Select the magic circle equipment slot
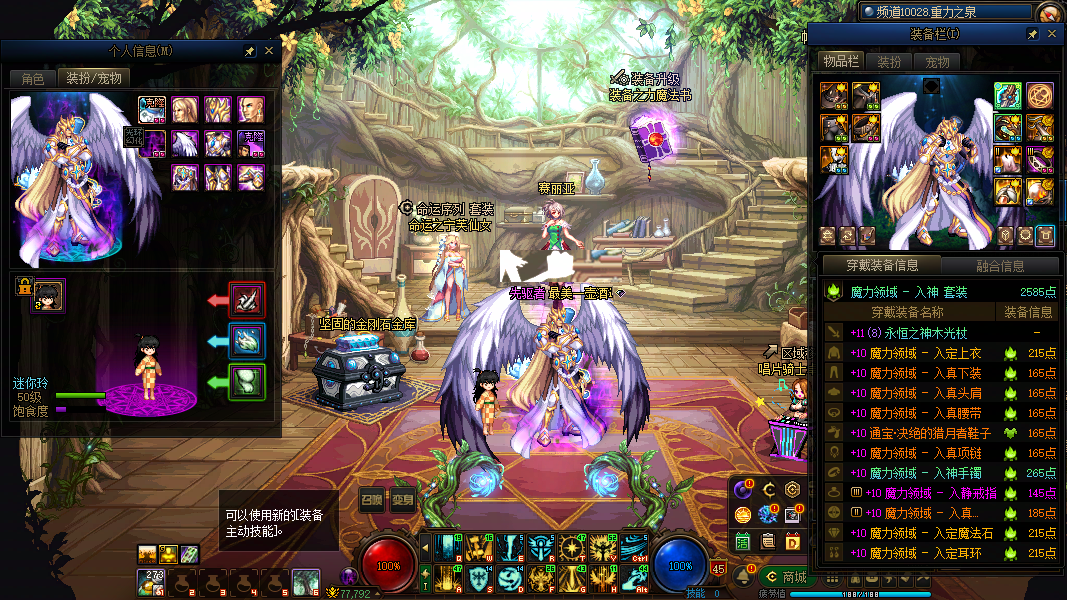Image resolution: width=1067 pixels, height=600 pixels. pyautogui.click(x=1039, y=96)
